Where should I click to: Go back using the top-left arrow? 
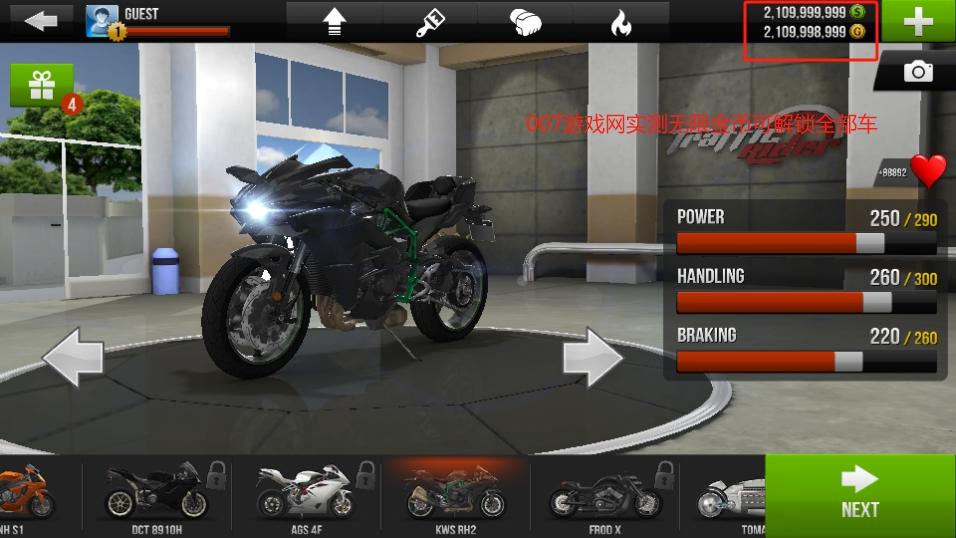tap(41, 21)
